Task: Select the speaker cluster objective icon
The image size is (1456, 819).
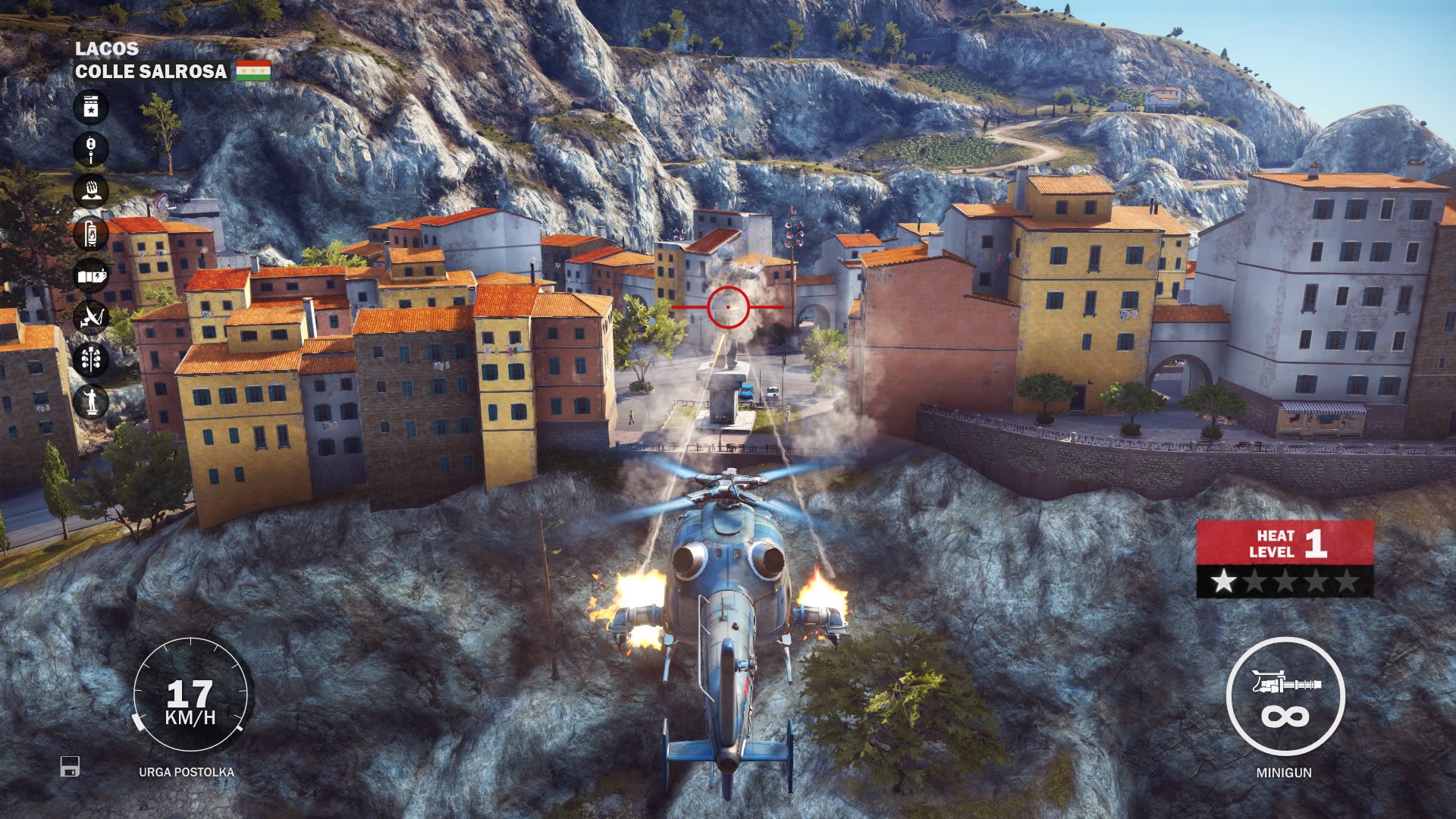Action: point(89,357)
